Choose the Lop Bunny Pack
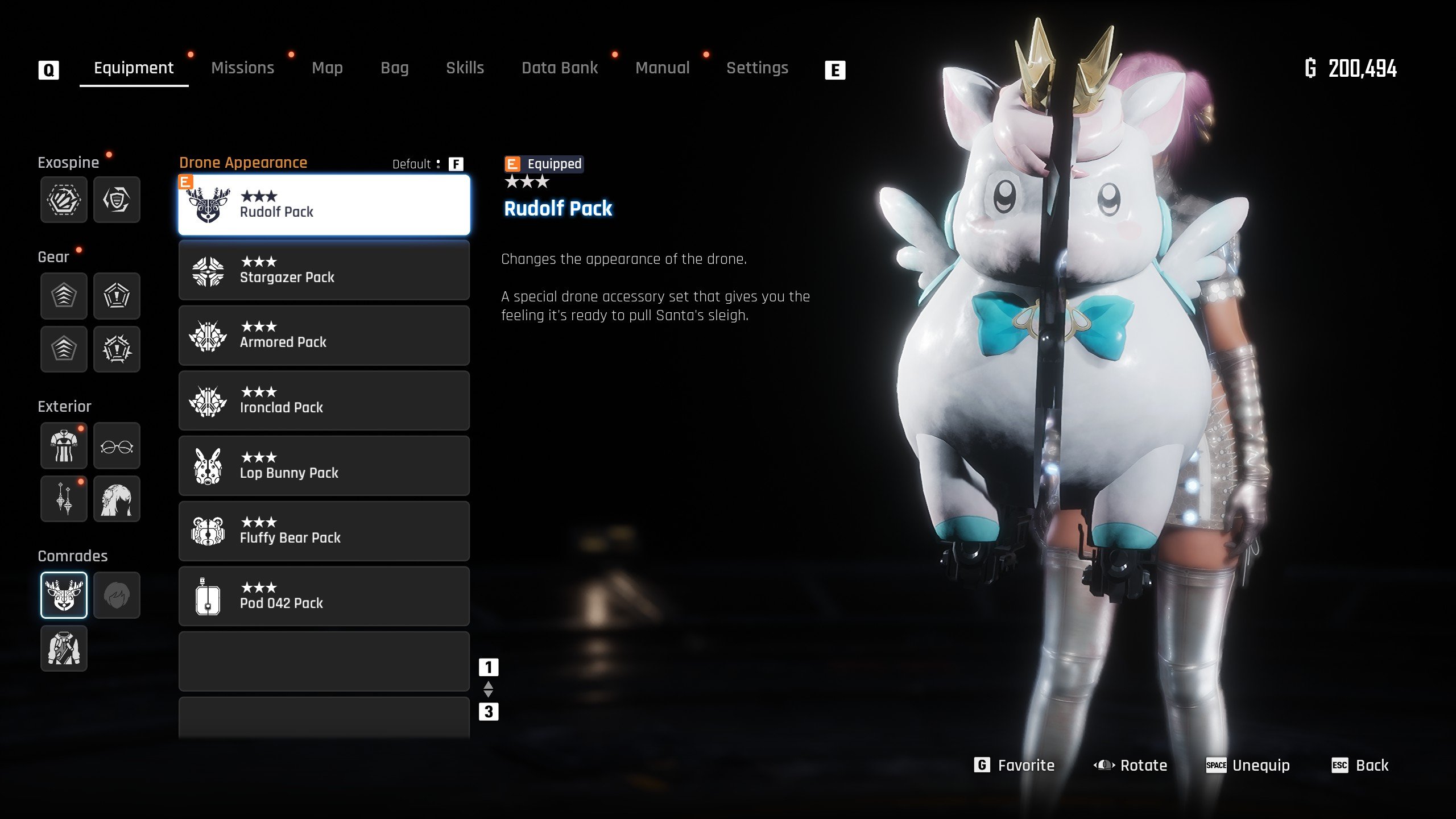1456x819 pixels. 324,466
